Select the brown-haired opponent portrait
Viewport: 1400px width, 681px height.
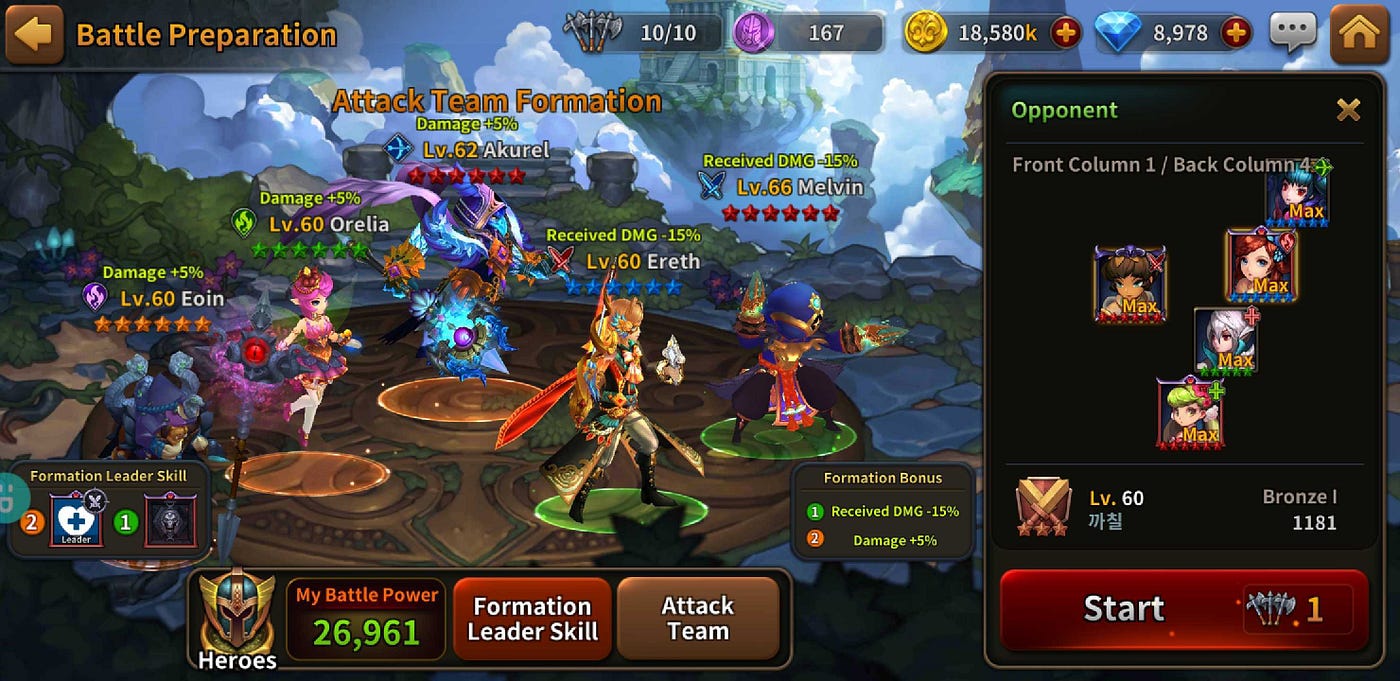(x=1130, y=284)
